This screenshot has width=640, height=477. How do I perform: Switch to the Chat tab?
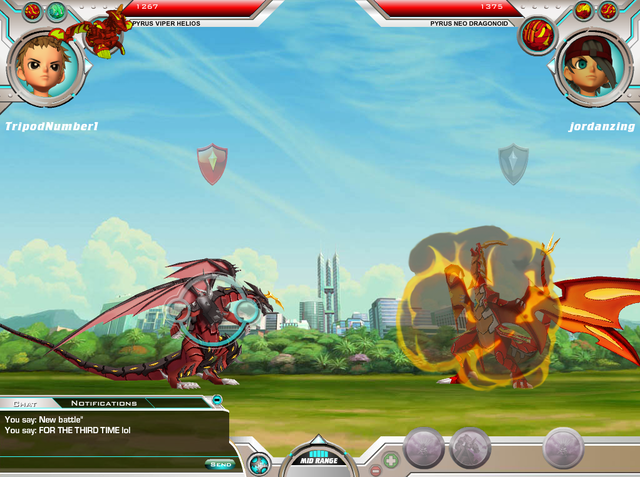point(25,403)
